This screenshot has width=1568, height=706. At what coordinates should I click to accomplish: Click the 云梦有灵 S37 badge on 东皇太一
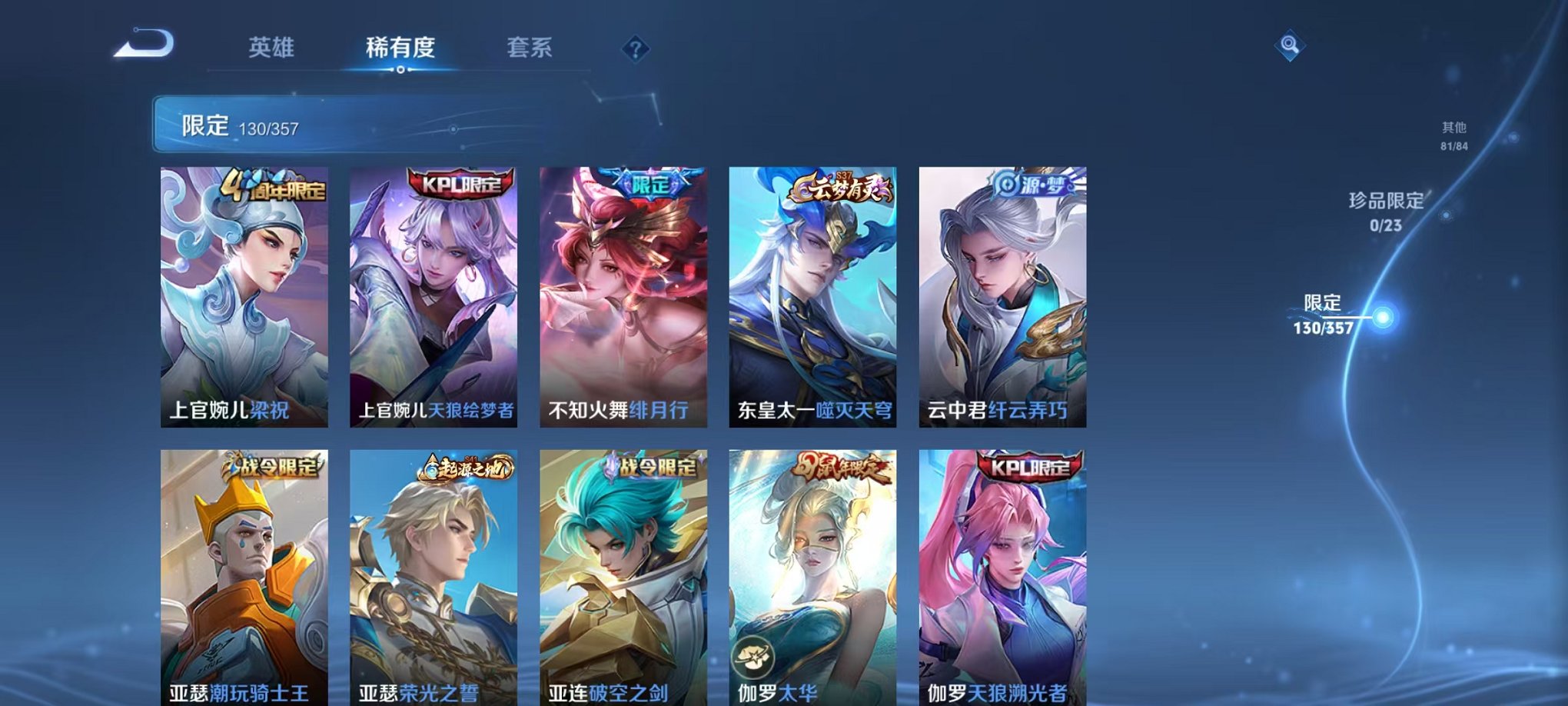tap(842, 186)
